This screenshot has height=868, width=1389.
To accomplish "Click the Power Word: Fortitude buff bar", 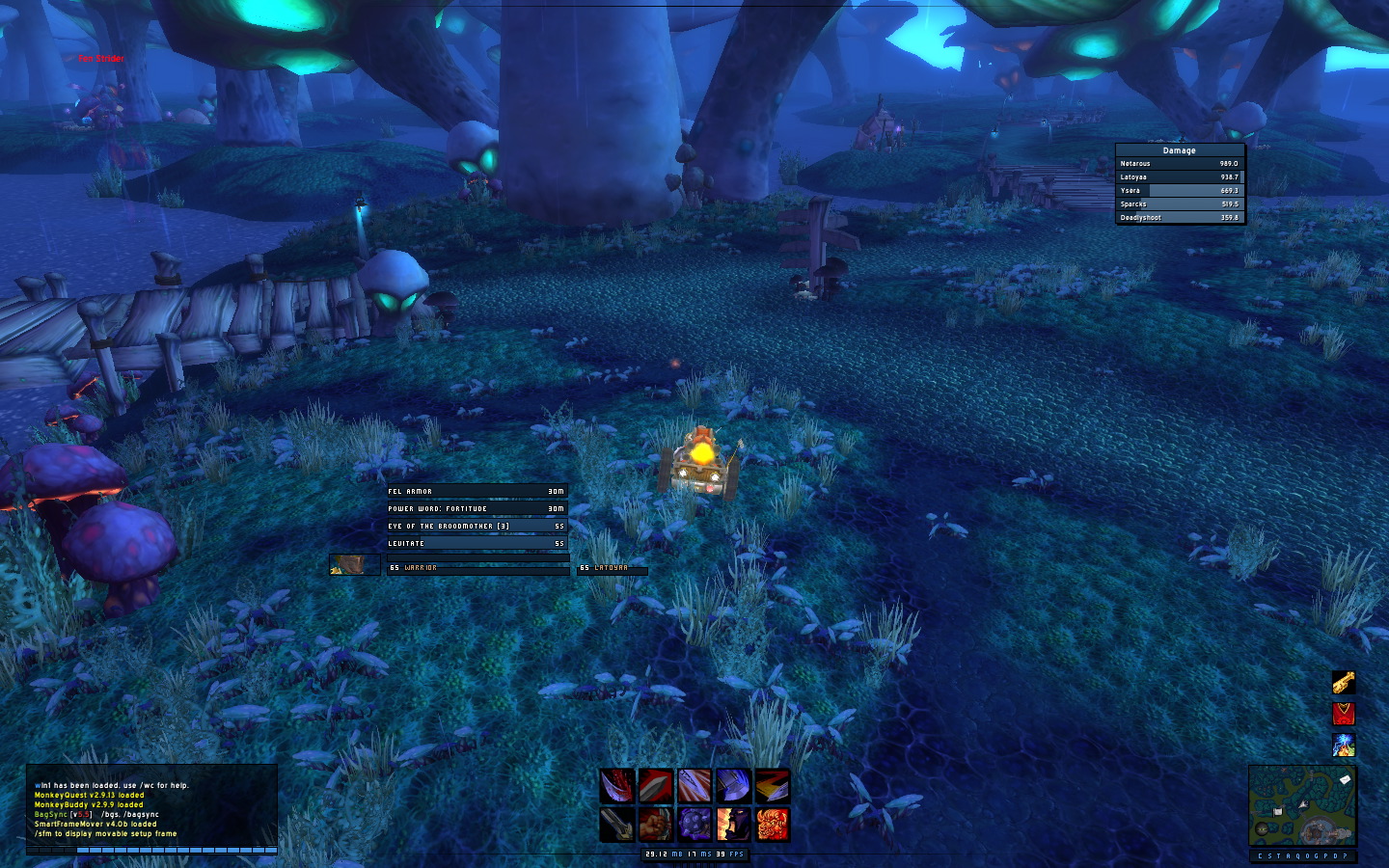I will coord(477,508).
